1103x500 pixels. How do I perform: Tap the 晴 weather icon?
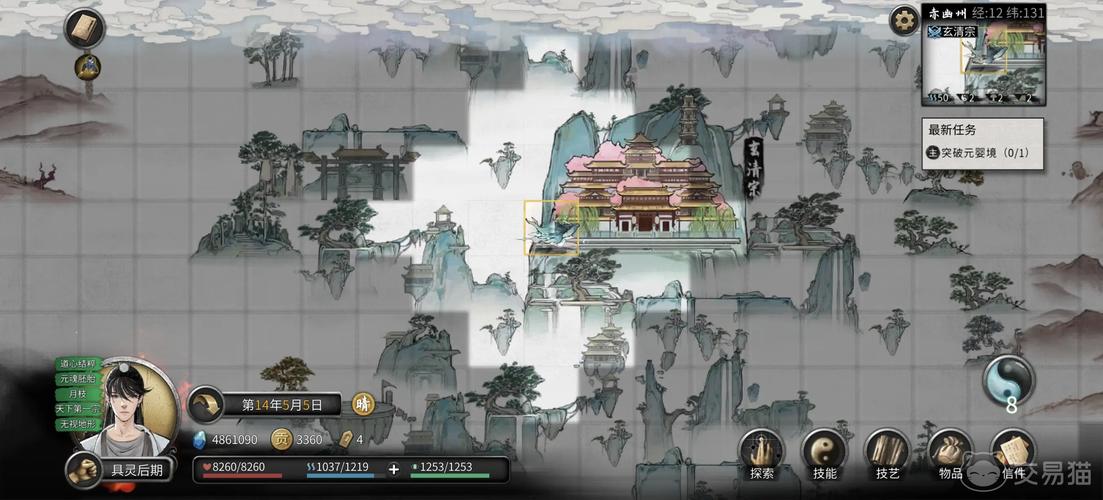coord(363,405)
